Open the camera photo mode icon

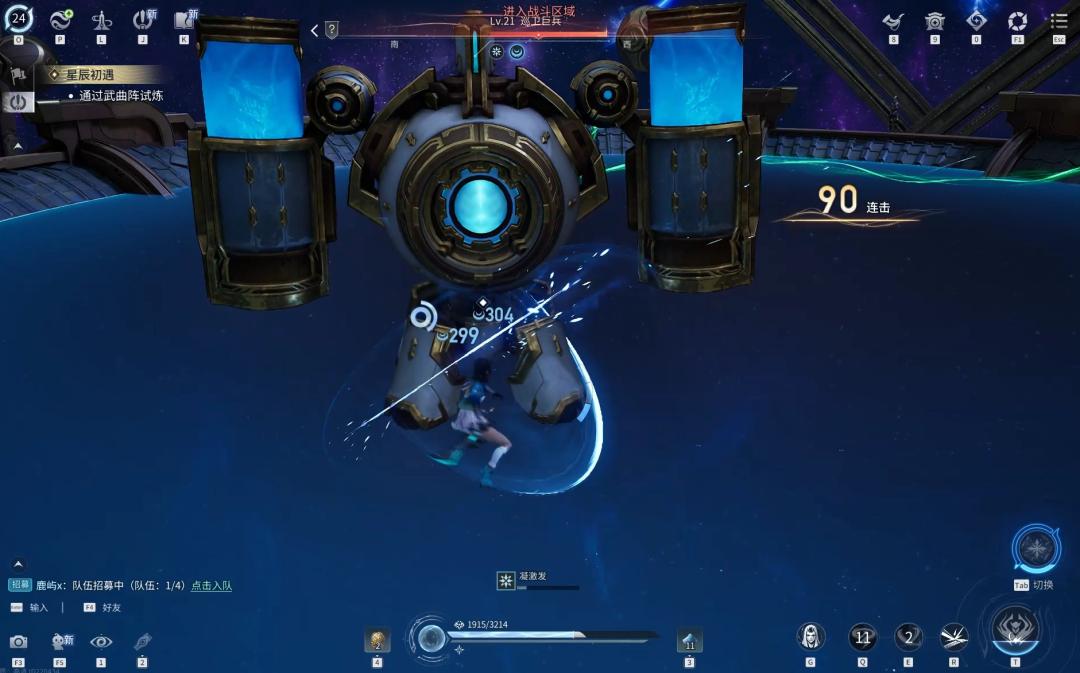(18, 641)
